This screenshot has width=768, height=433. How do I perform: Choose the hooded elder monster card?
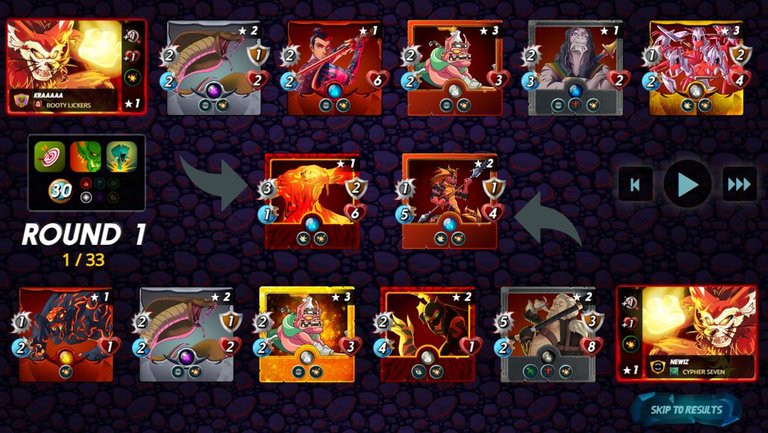576,67
